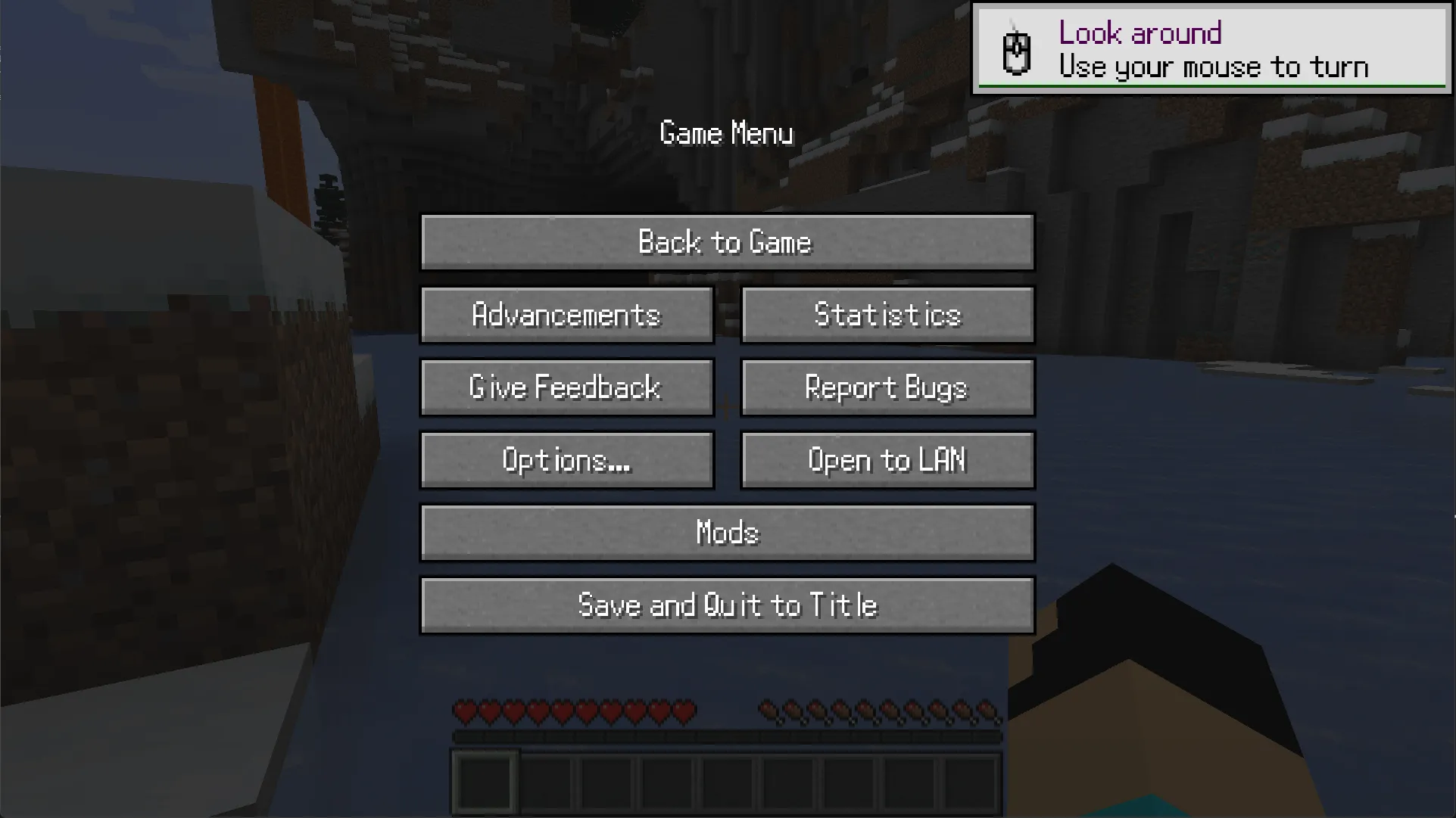This screenshot has width=1456, height=818.
Task: Open Report Bugs
Action: 887,387
